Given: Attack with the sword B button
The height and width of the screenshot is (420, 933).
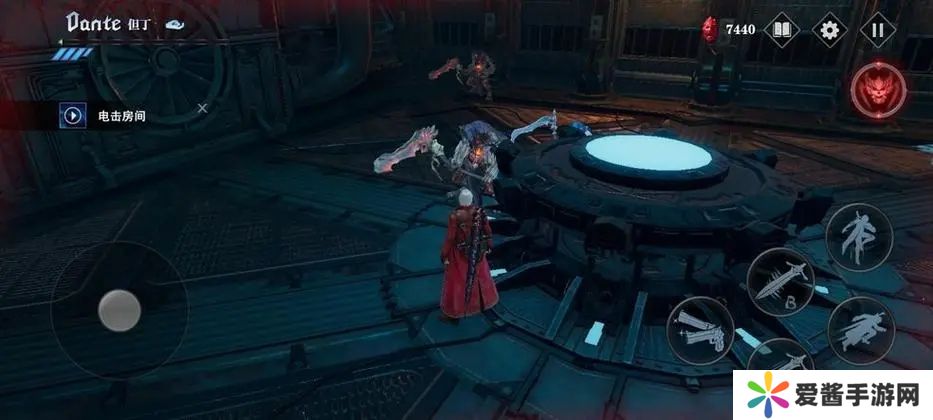Looking at the screenshot, I should 780,282.
